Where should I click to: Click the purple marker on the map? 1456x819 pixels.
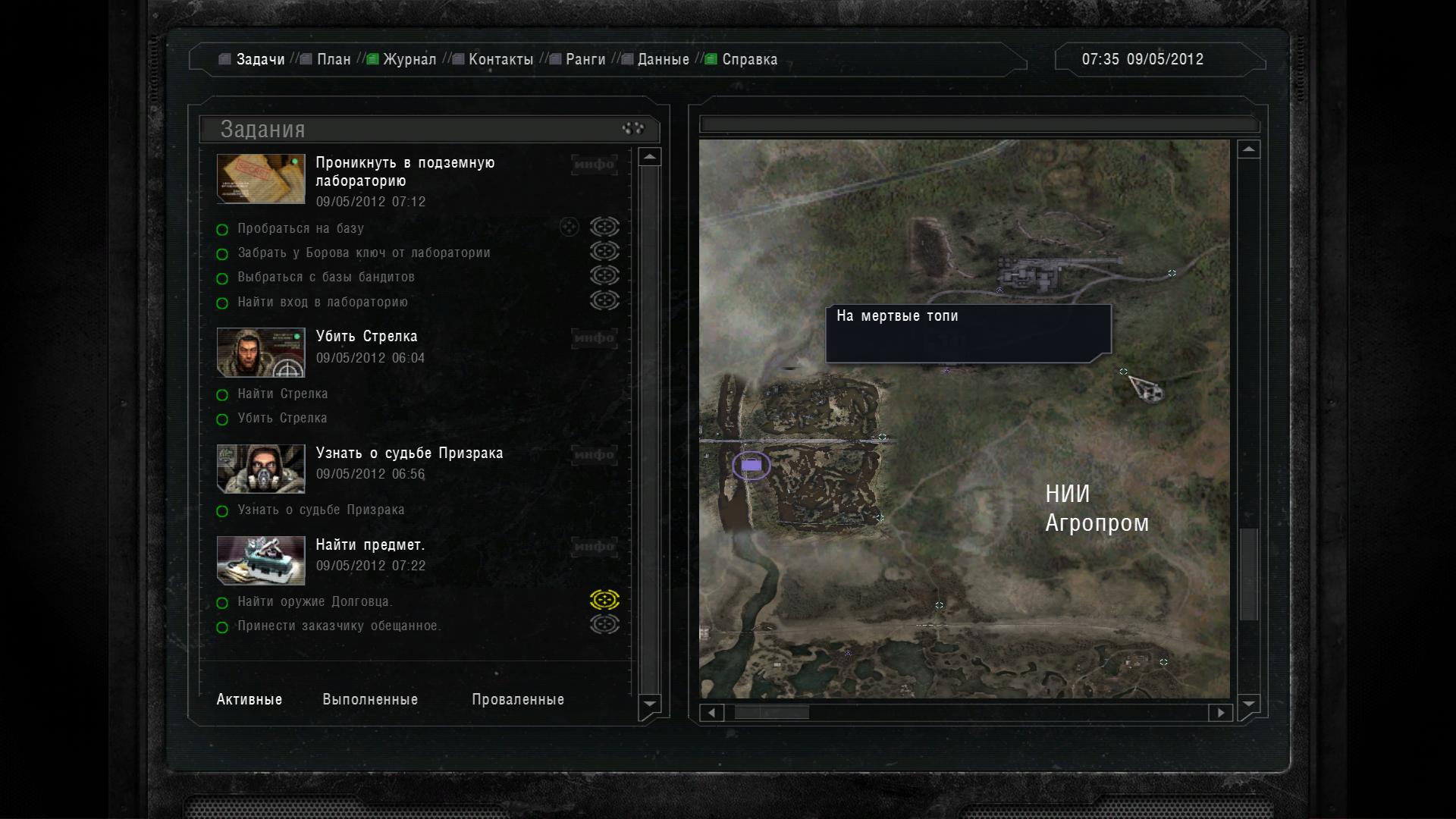[x=751, y=465]
